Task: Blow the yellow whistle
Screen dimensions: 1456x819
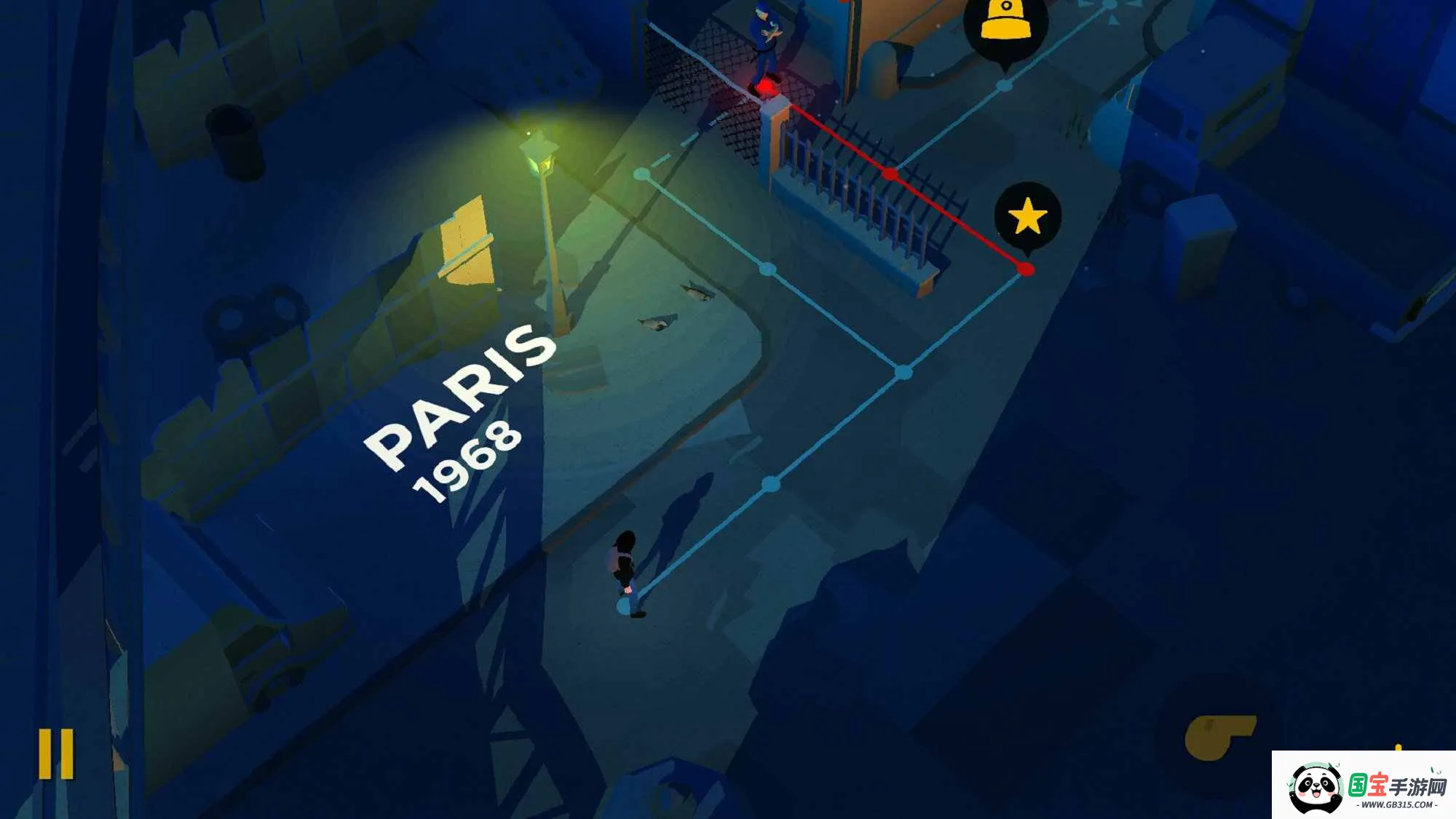Action: click(1217, 736)
